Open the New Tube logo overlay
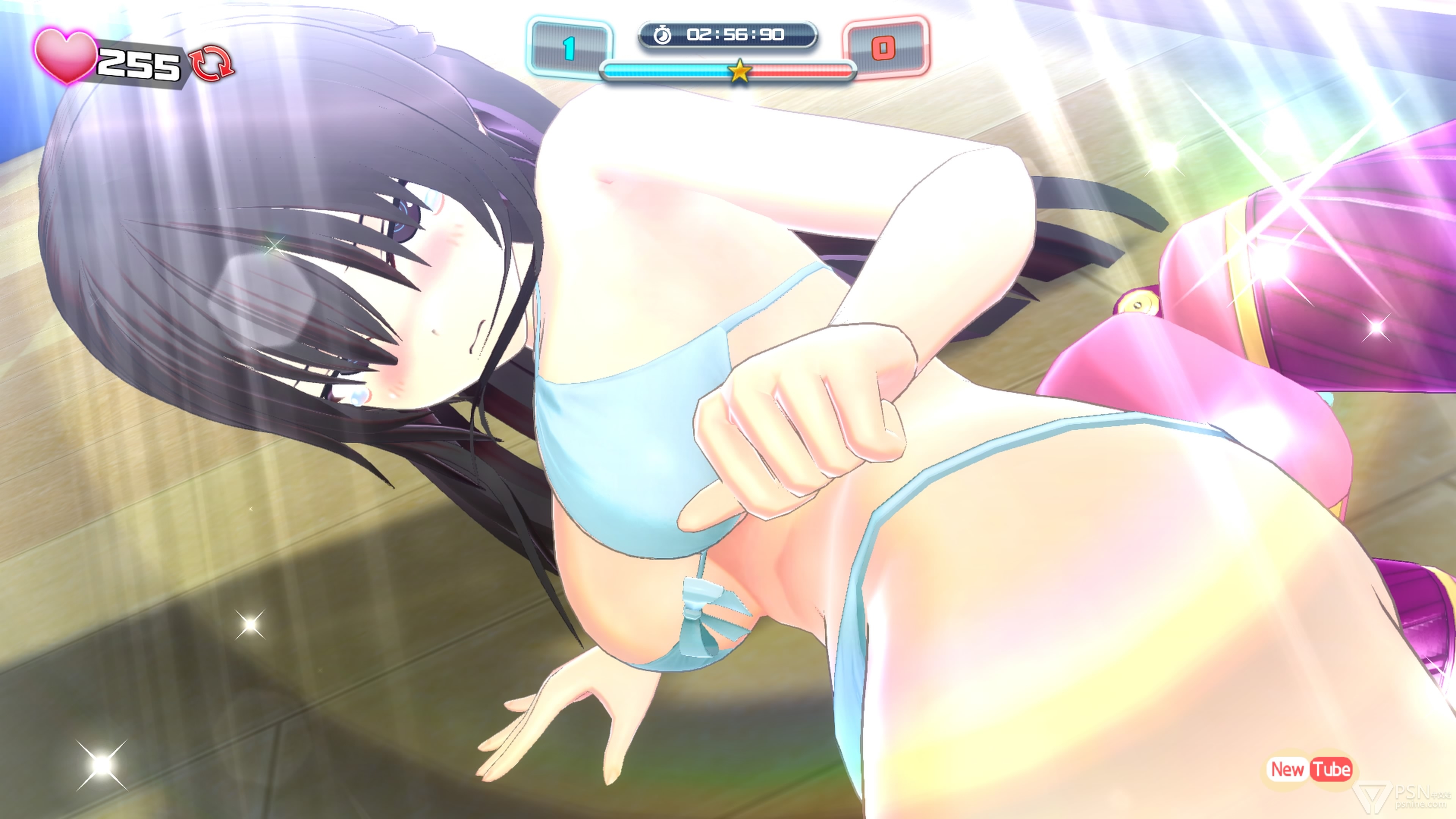 [x=1310, y=769]
